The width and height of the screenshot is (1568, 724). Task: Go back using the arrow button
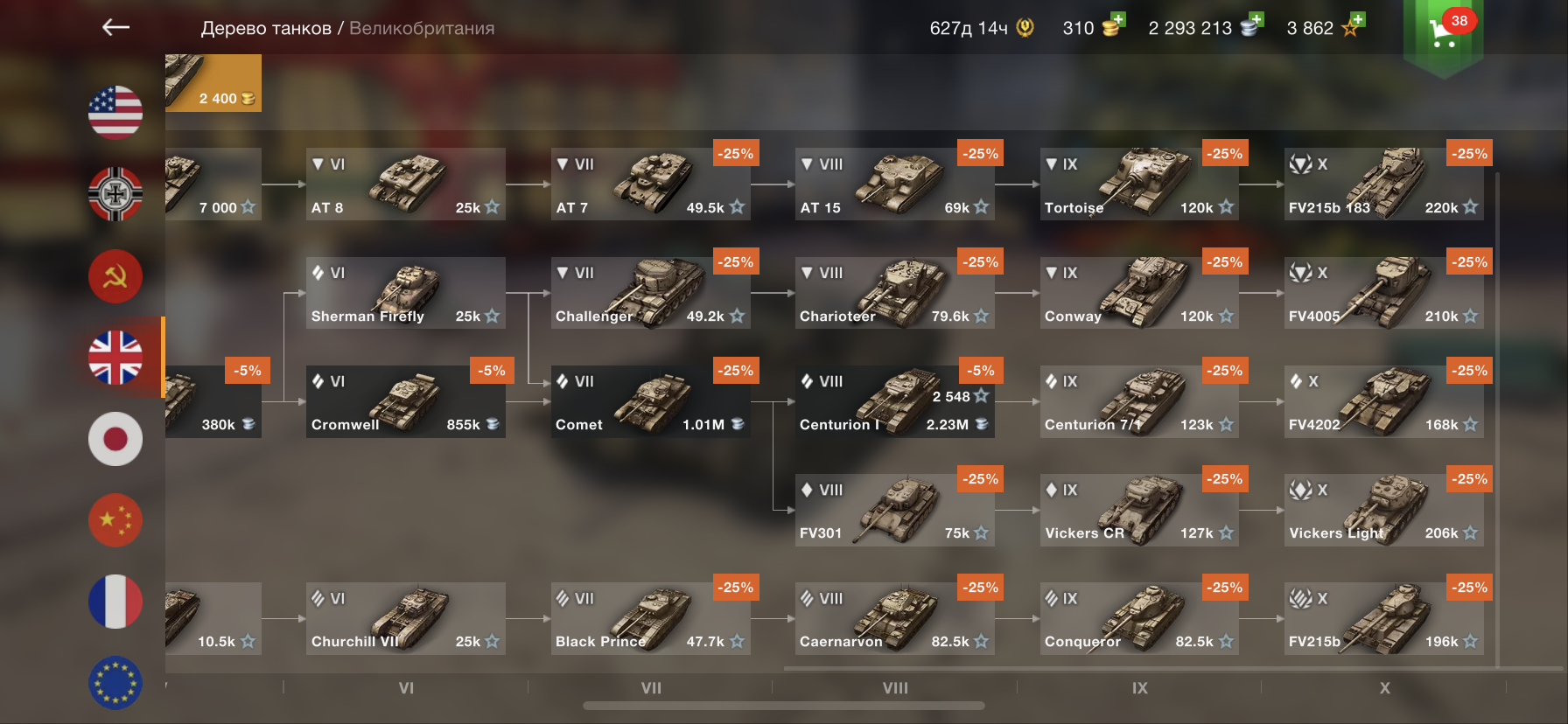(x=115, y=28)
